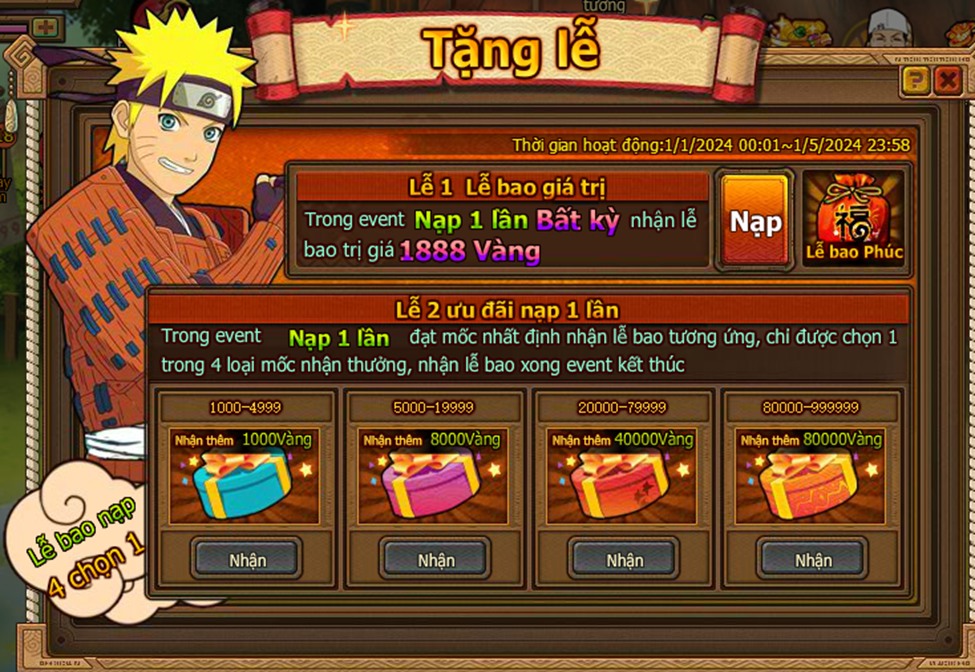Viewport: 975px width, 672px height.
Task: Claim the 1000-4999 tier reward
Action: coord(246,559)
